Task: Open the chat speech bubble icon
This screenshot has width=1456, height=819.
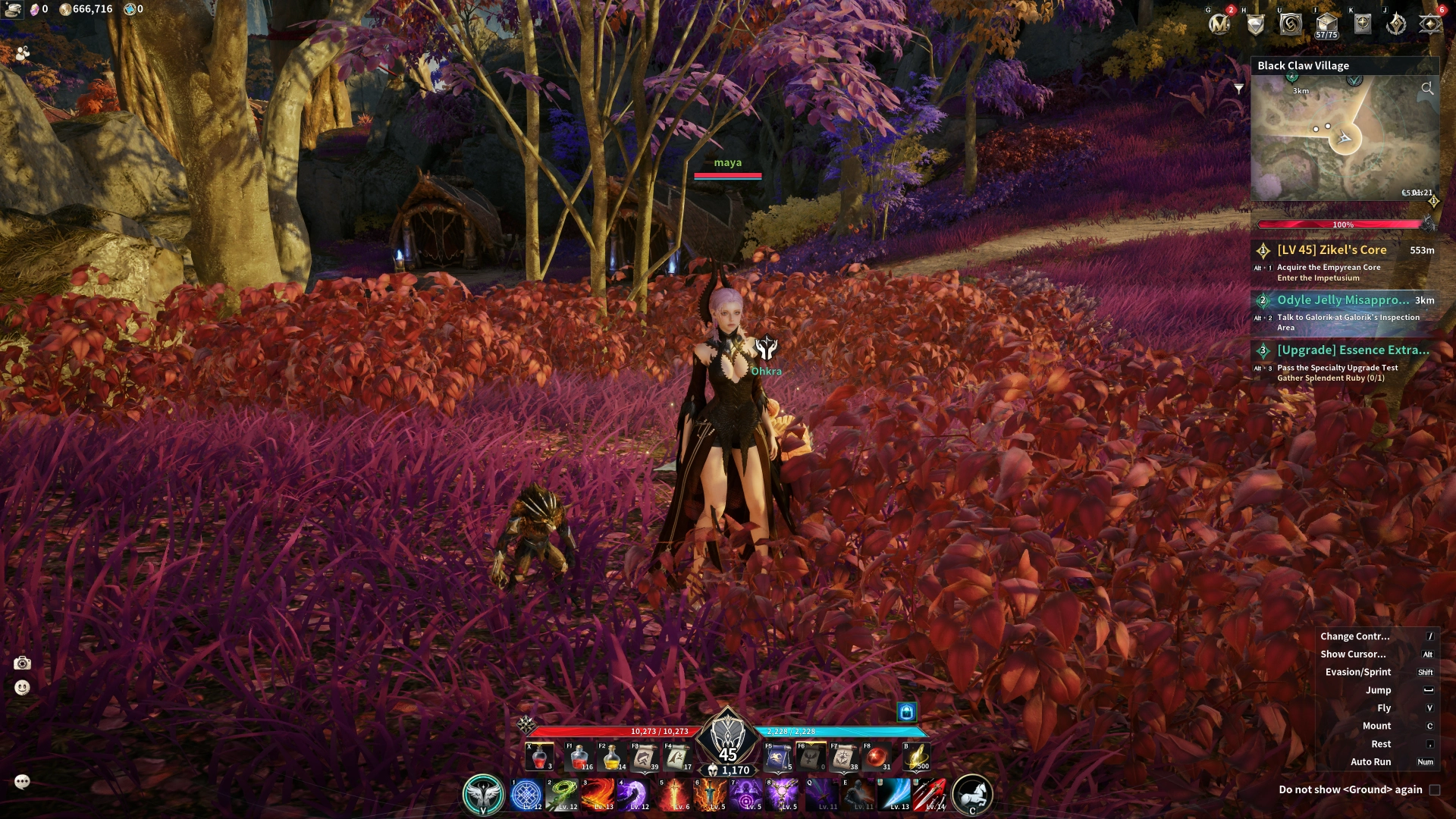Action: 22,782
